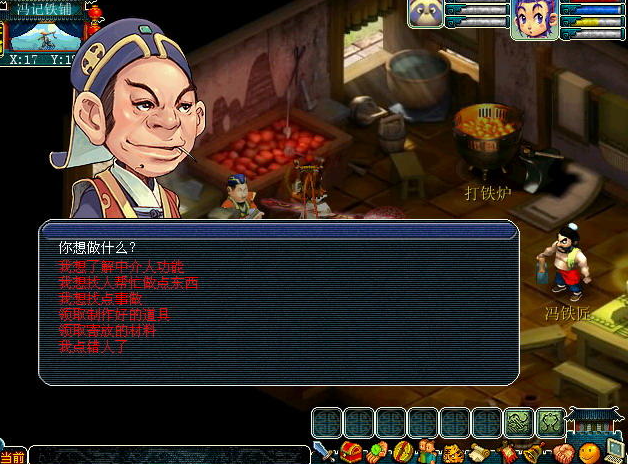628x464 pixels.
Task: Choose 我点错人了 to exit dialogue
Action: [x=93, y=346]
